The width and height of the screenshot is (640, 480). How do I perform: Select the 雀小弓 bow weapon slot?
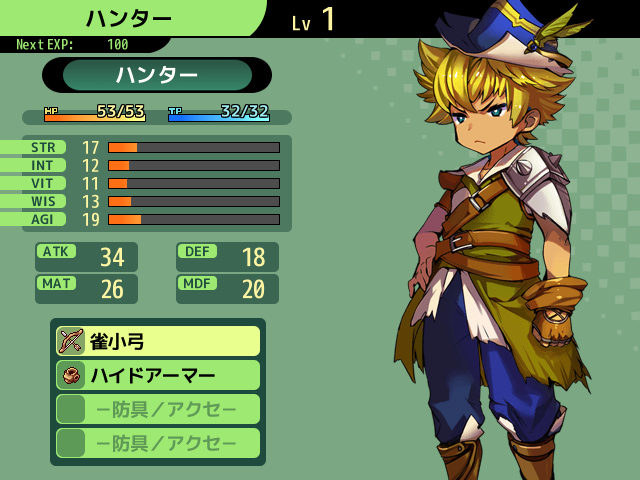158,341
